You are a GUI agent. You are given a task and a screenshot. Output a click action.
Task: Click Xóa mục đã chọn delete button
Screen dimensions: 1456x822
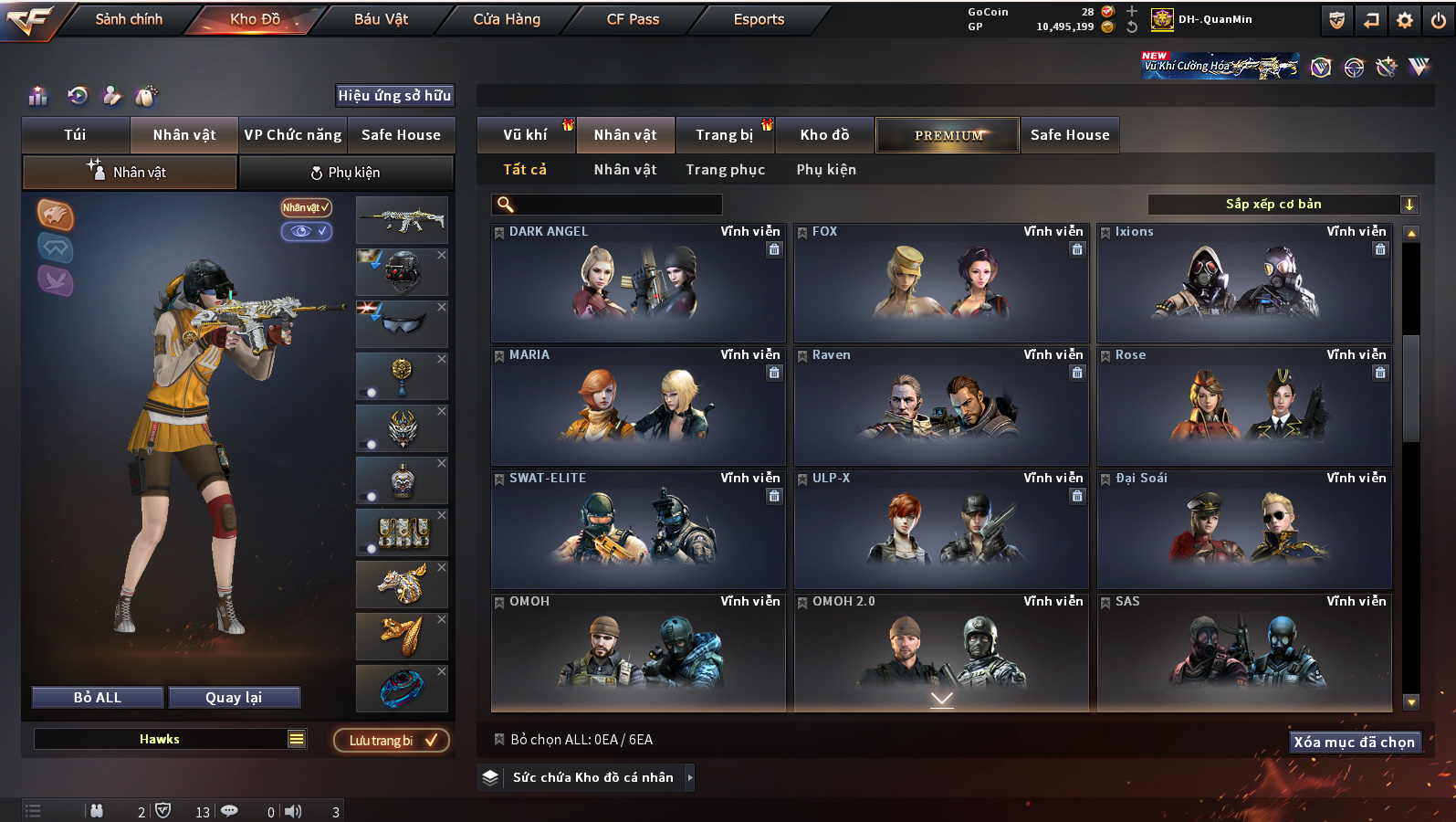[x=1354, y=742]
